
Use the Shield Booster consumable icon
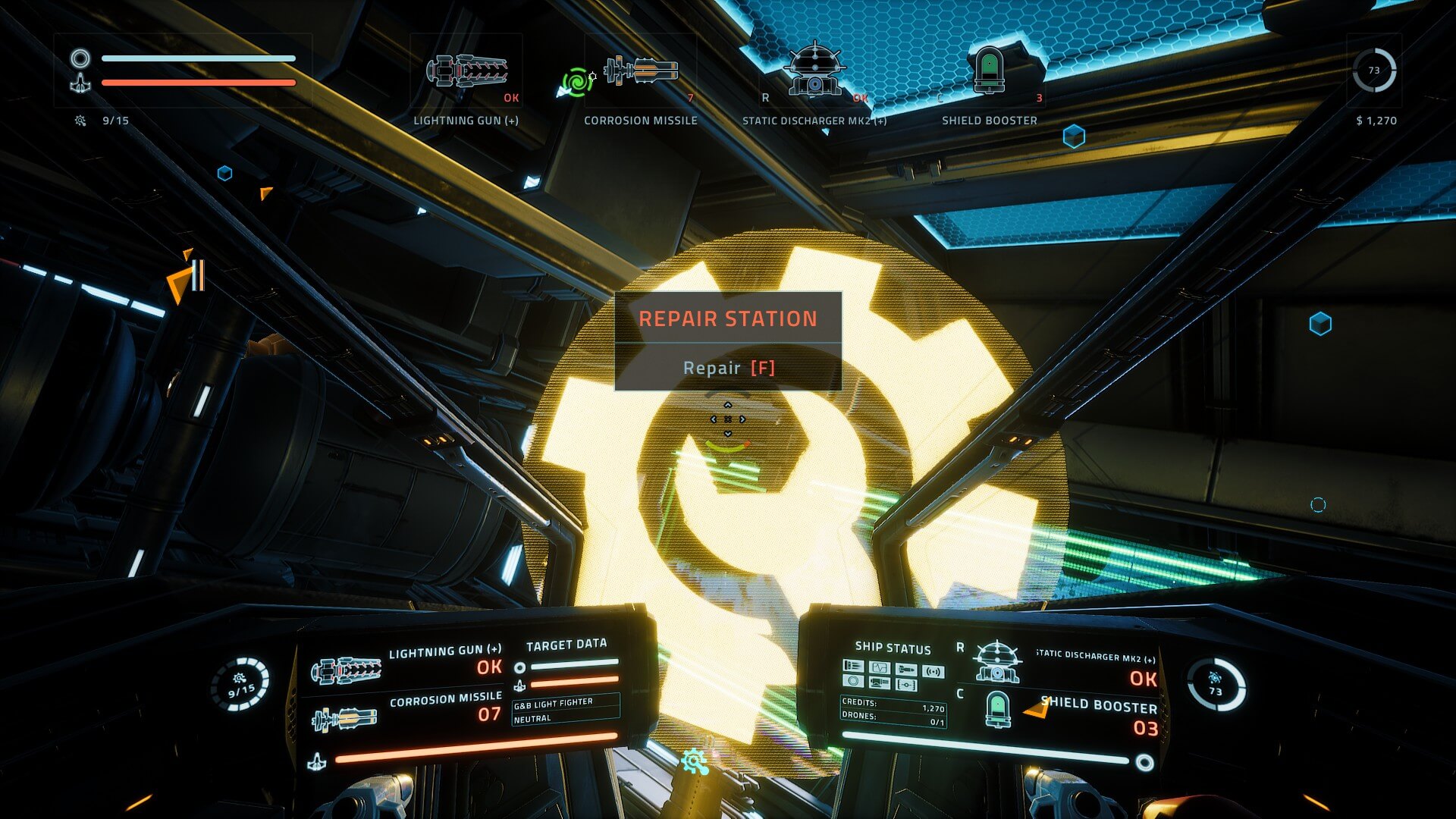(x=989, y=70)
